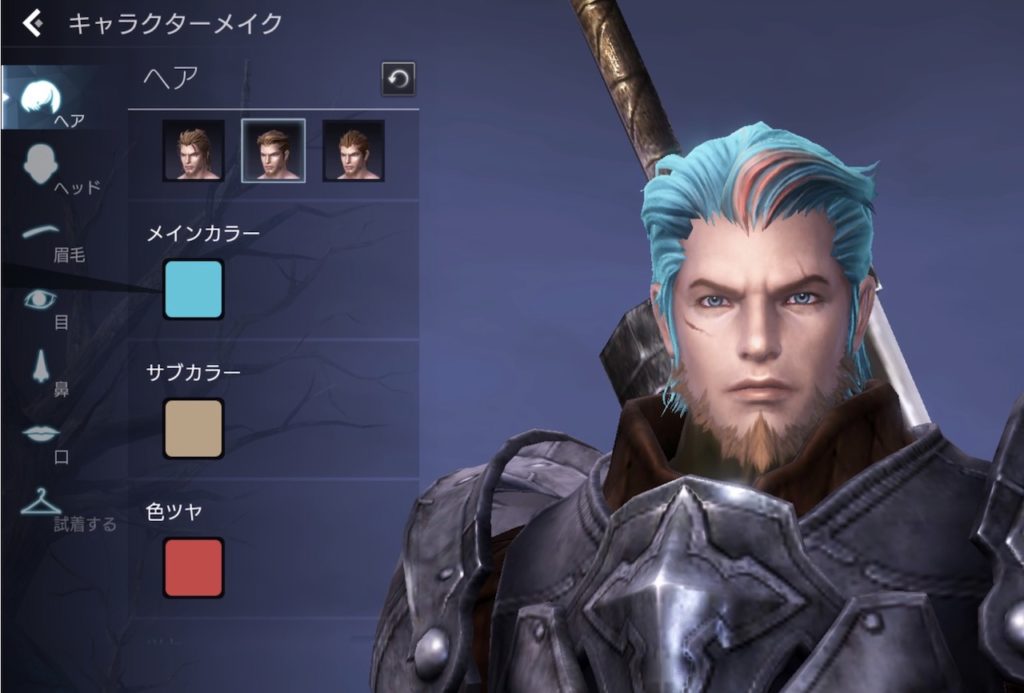Edit the 色ツヤ red color swatch
This screenshot has height=693, width=1024.
click(193, 567)
